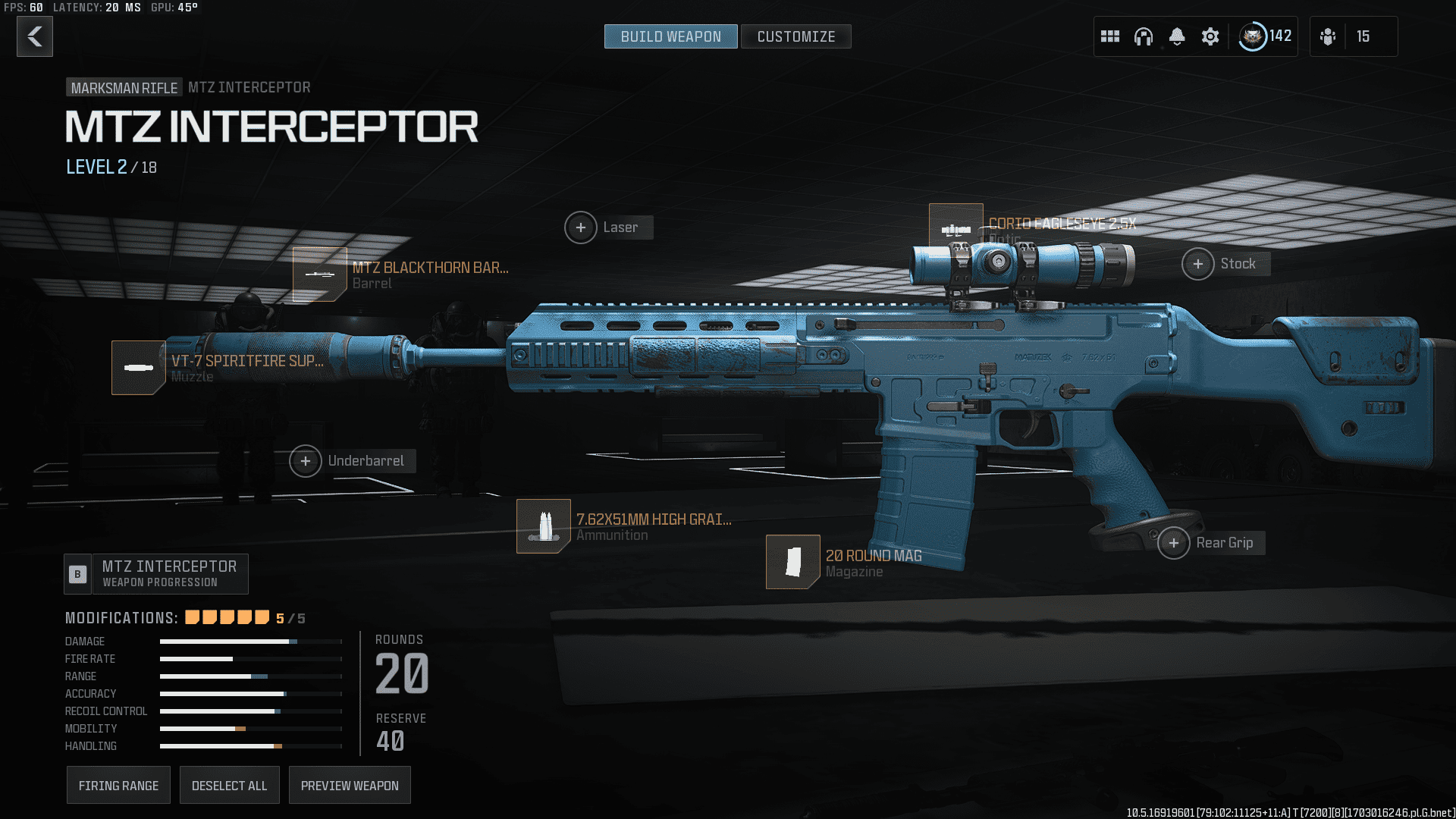Open the player profile level 142
This screenshot has width=1456, height=819.
(x=1265, y=36)
